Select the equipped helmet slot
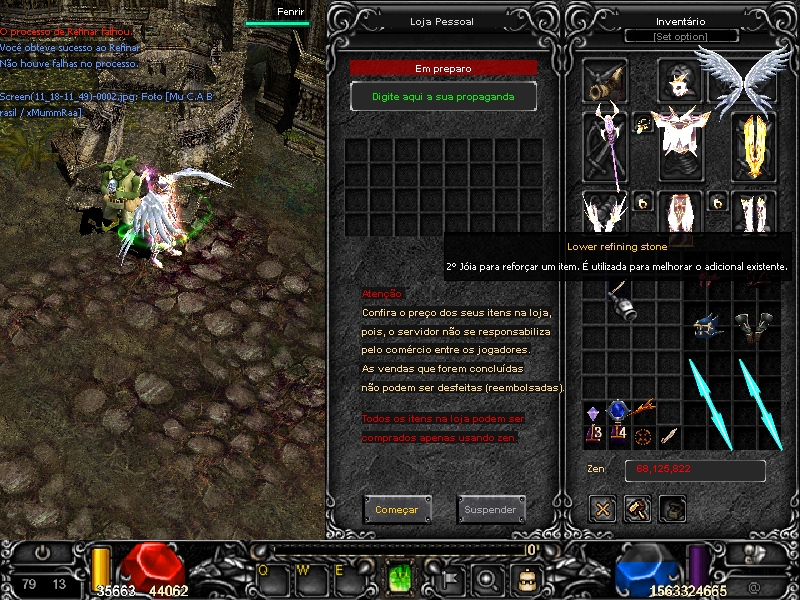The image size is (800, 600). pos(680,78)
